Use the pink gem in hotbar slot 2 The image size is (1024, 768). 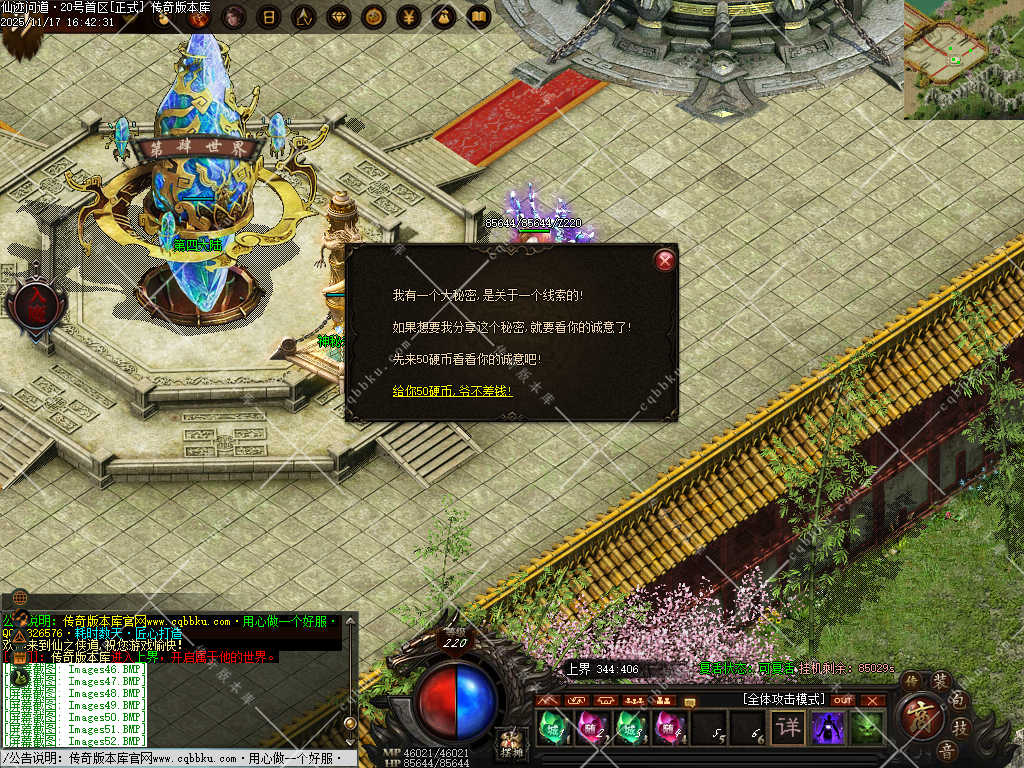[x=590, y=727]
